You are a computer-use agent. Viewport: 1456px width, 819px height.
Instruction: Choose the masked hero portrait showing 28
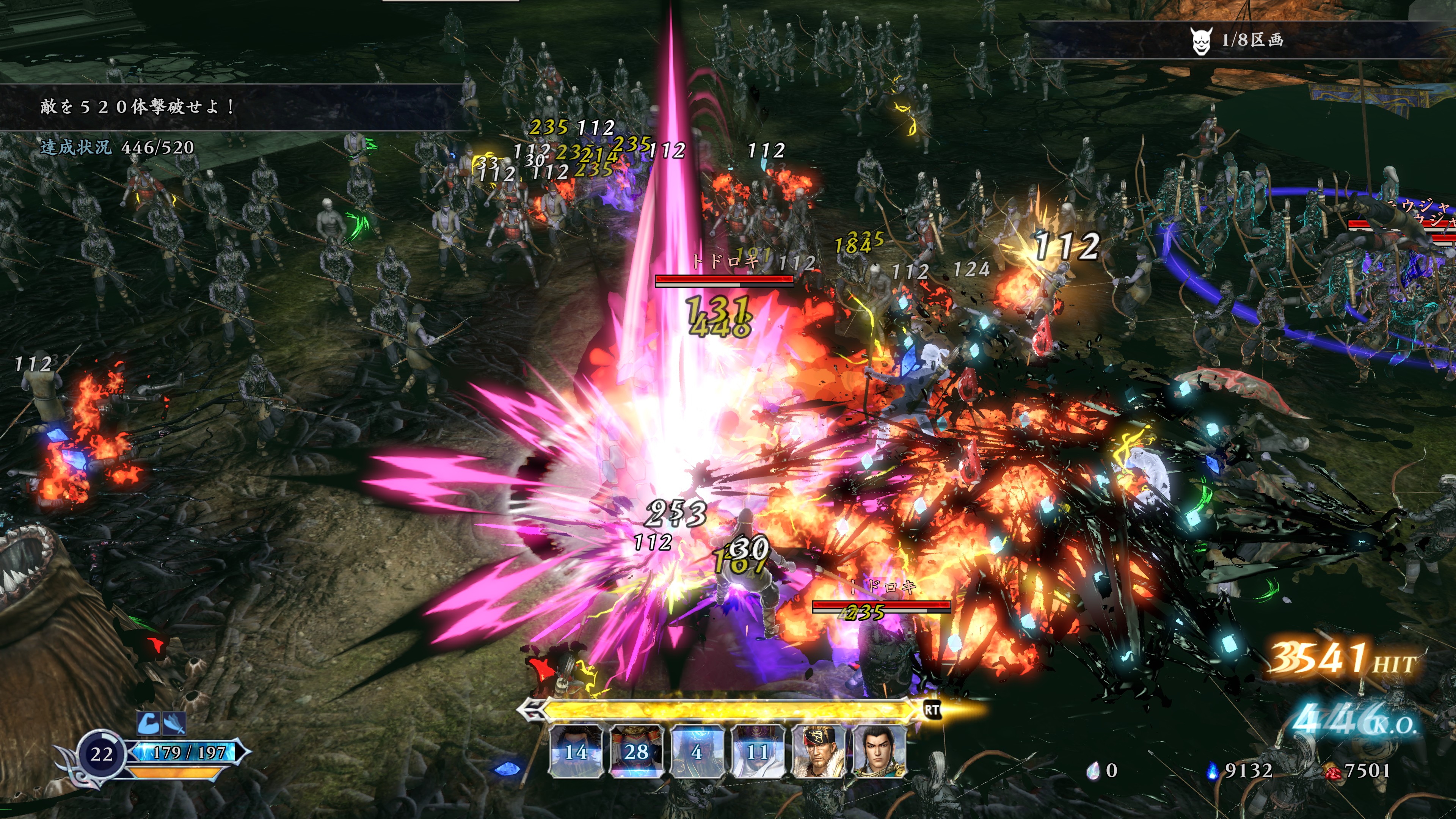(637, 752)
